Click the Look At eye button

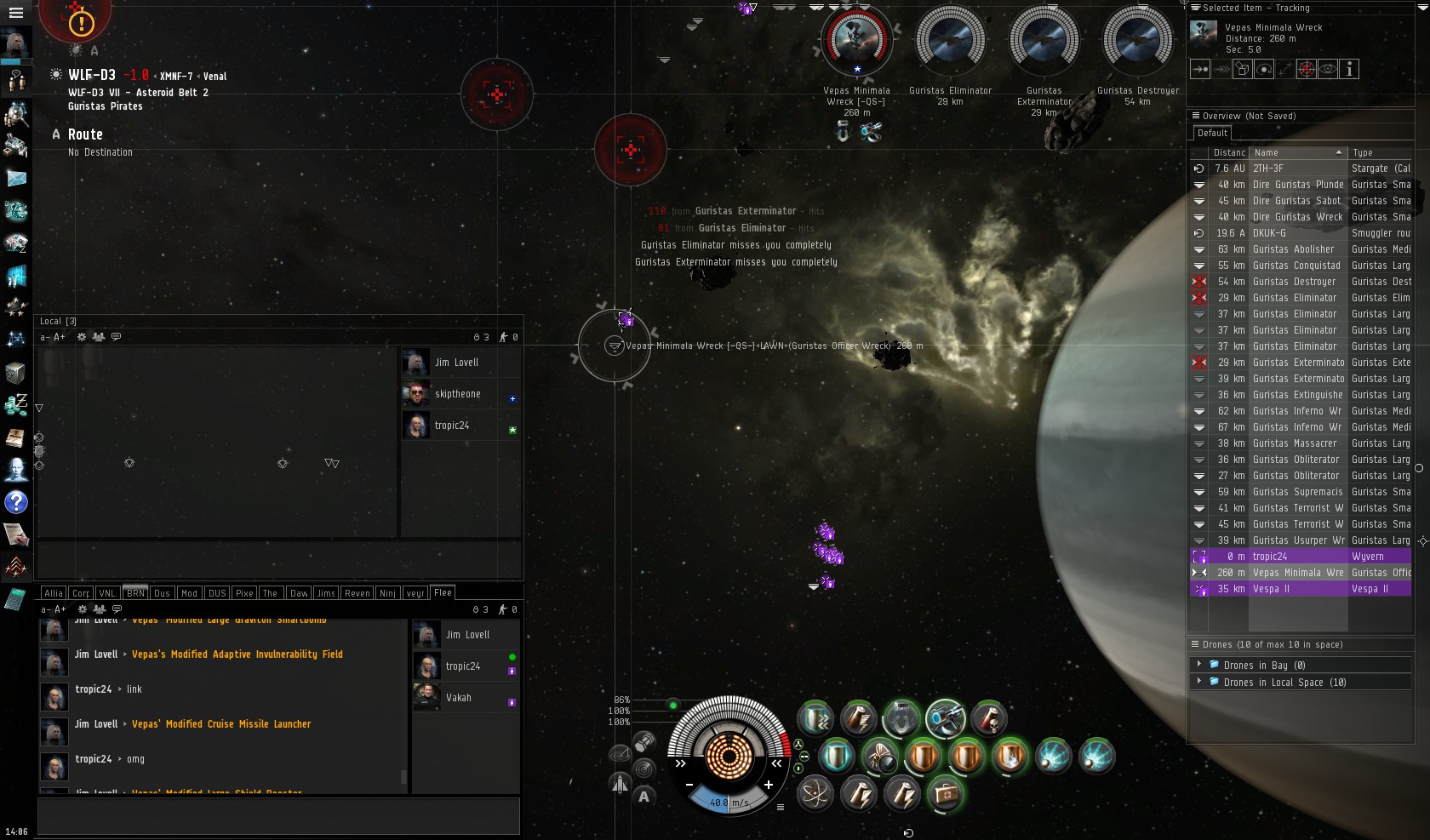[x=1328, y=70]
